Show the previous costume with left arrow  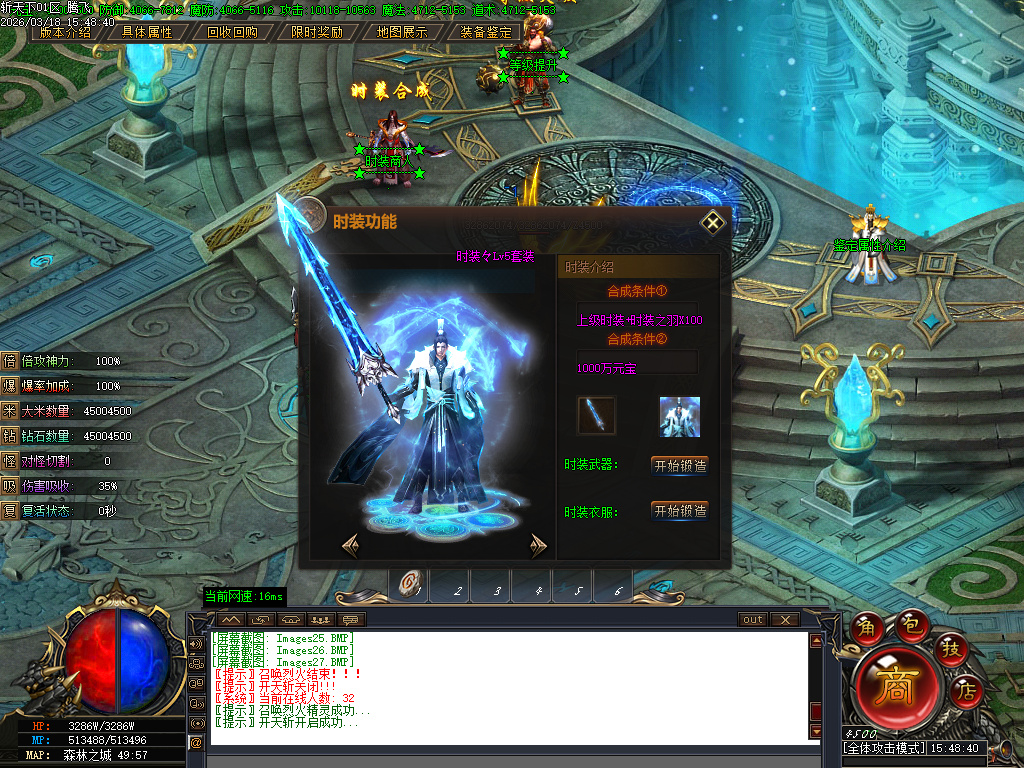(350, 545)
